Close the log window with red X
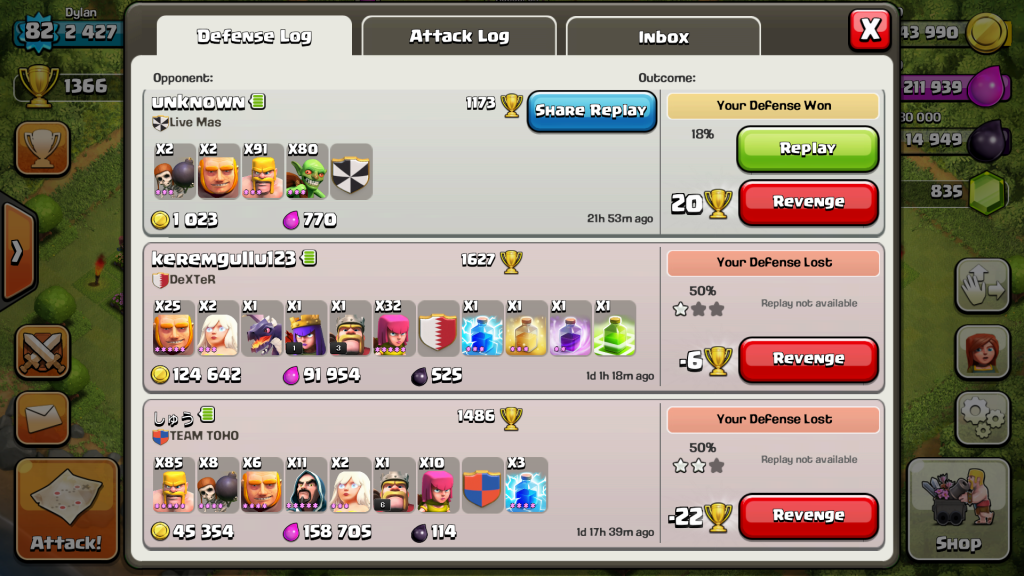Screen dimensions: 1024x576 coord(869,30)
